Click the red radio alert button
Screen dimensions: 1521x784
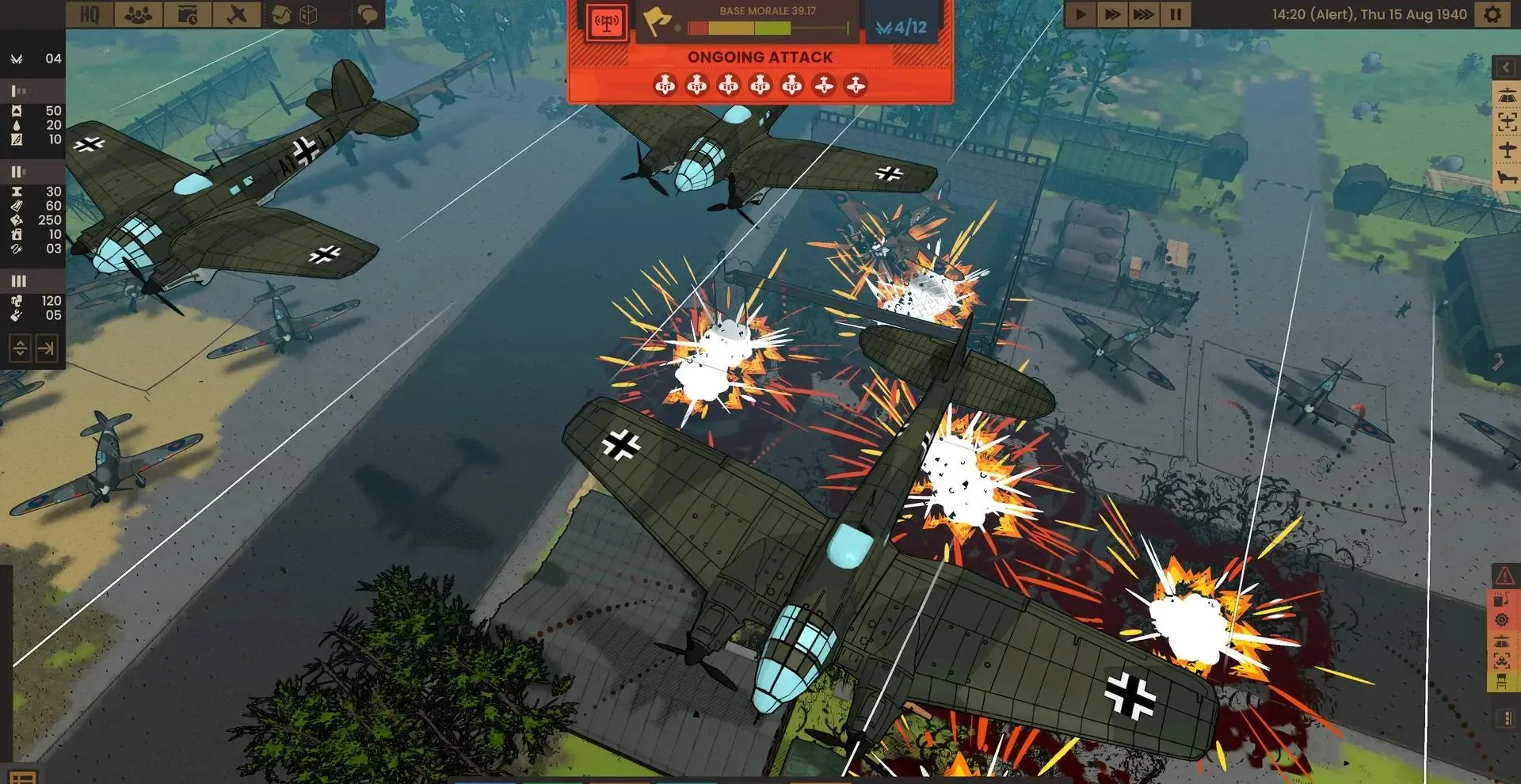606,22
